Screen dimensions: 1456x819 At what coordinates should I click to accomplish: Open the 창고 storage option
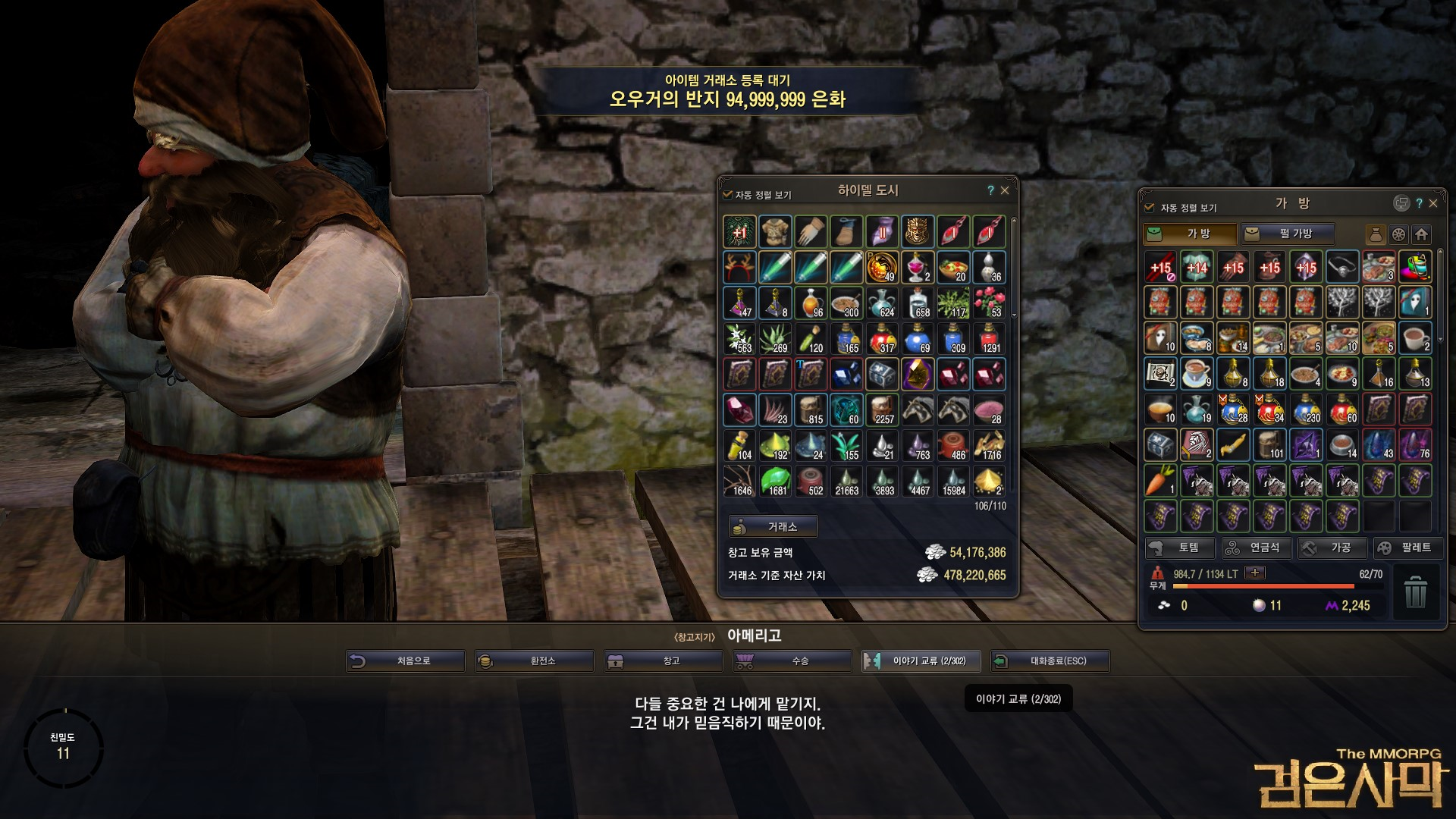tap(664, 661)
